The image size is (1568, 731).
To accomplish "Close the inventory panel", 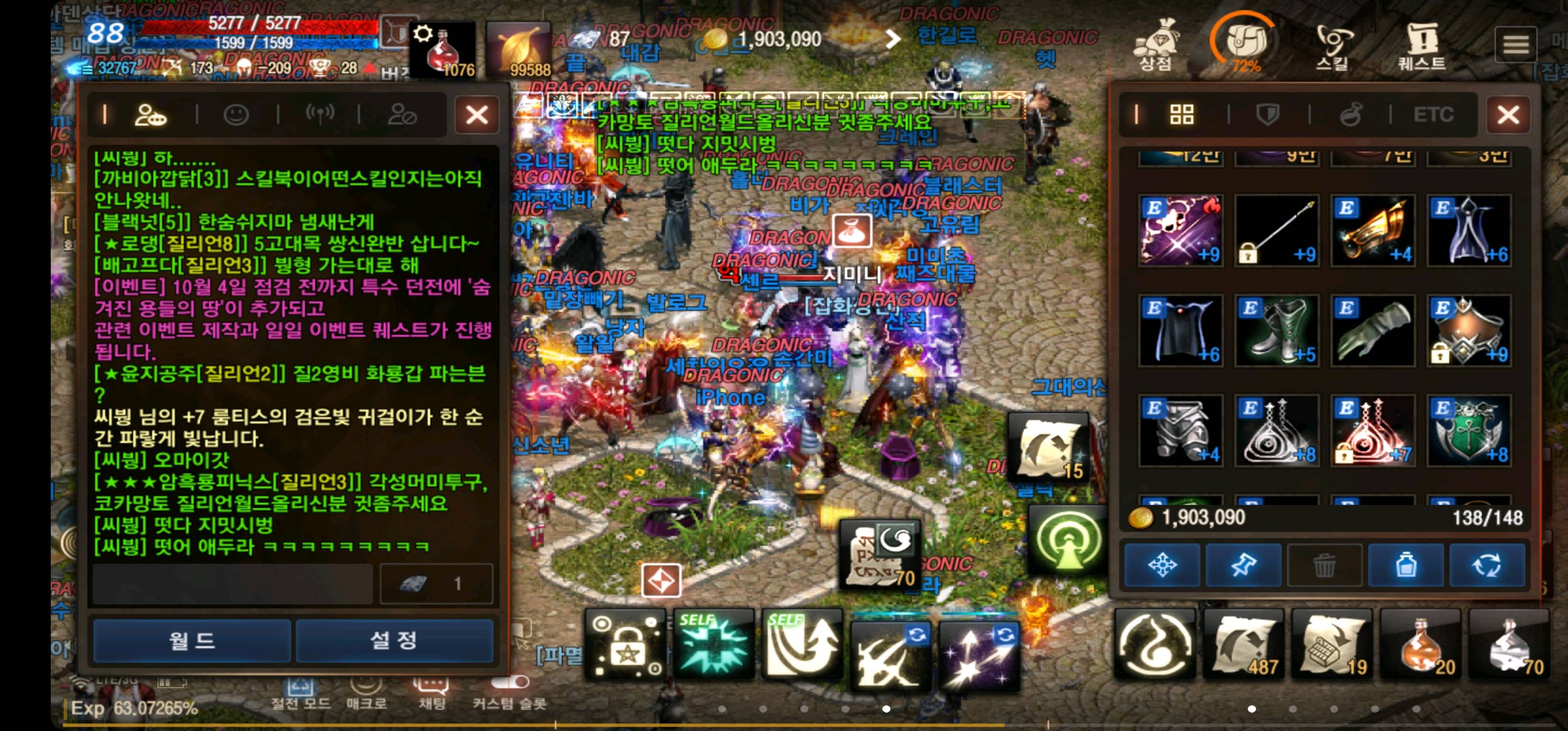I will (x=1508, y=114).
